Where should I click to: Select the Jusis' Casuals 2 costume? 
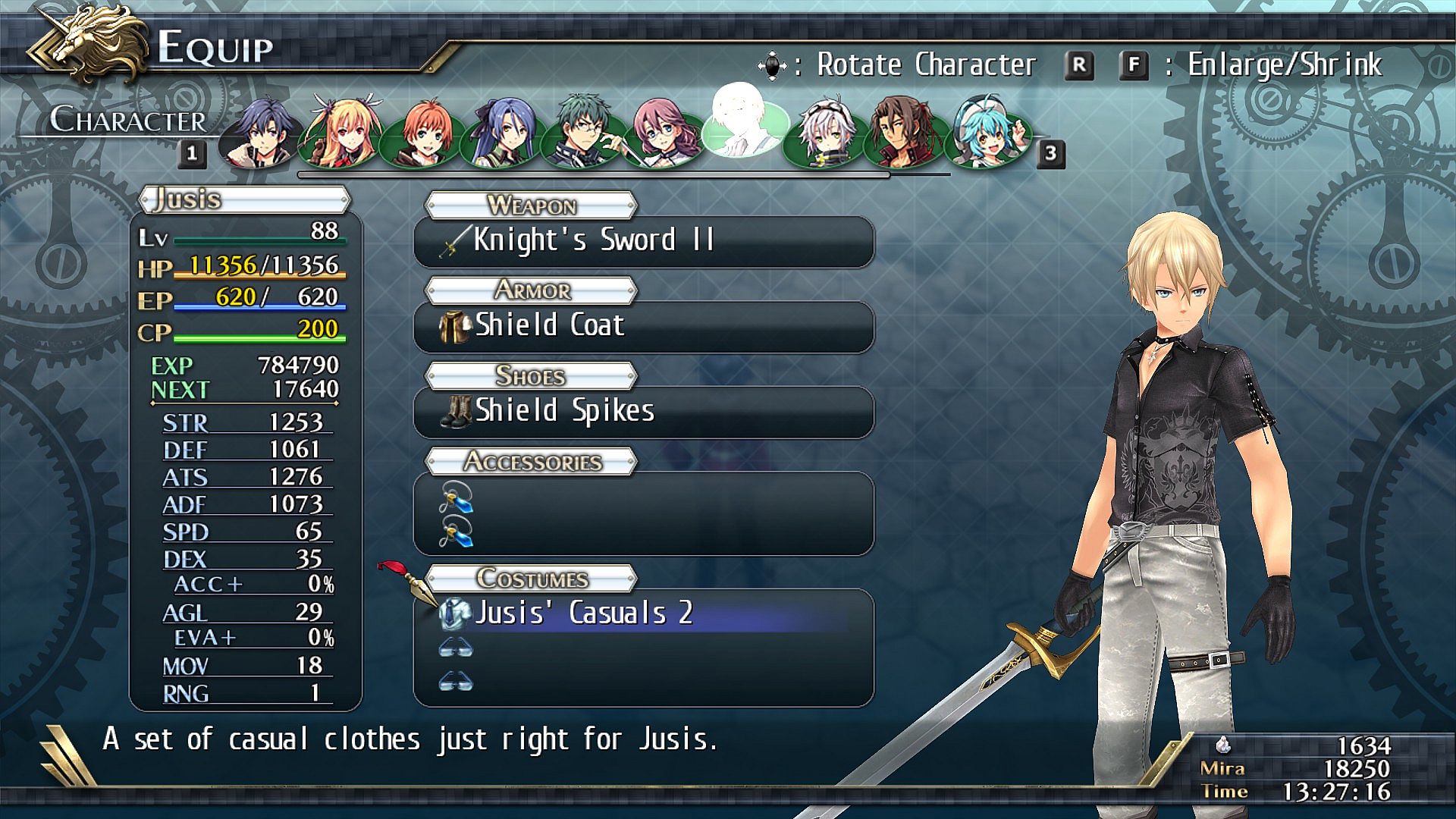click(643, 613)
